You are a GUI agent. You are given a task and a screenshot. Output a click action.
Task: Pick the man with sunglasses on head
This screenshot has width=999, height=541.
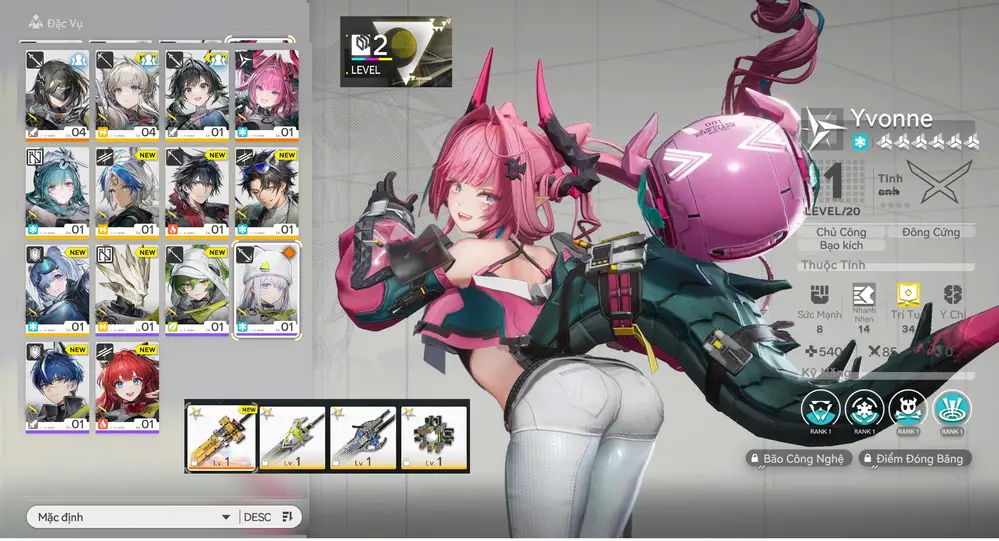265,191
